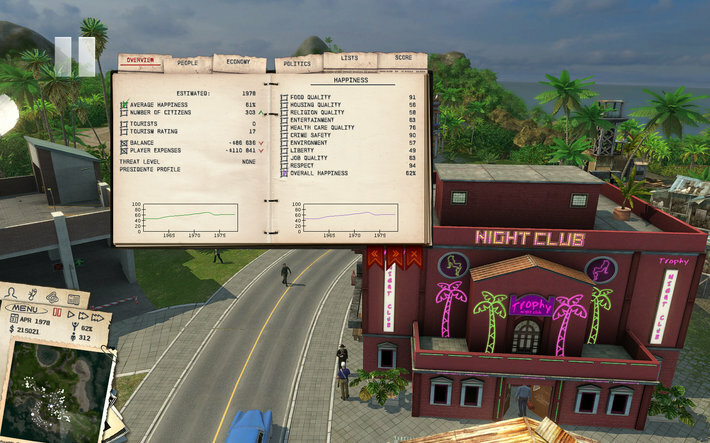Screen dimensions: 710x443
Task: Toggle the Average Happiness checkbox
Action: pyautogui.click(x=124, y=105)
